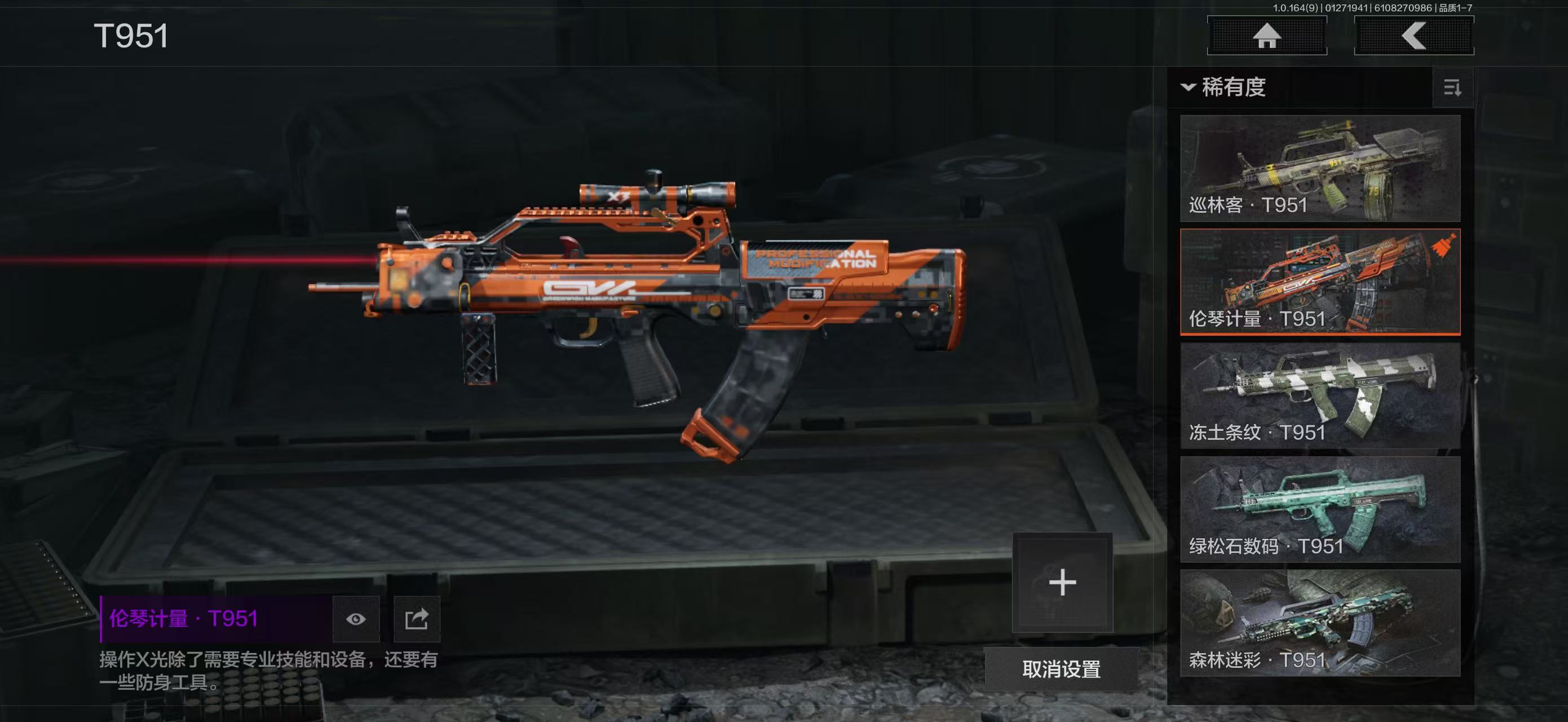This screenshot has width=1568, height=722.
Task: Toggle the sort order icon
Action: click(x=1452, y=88)
